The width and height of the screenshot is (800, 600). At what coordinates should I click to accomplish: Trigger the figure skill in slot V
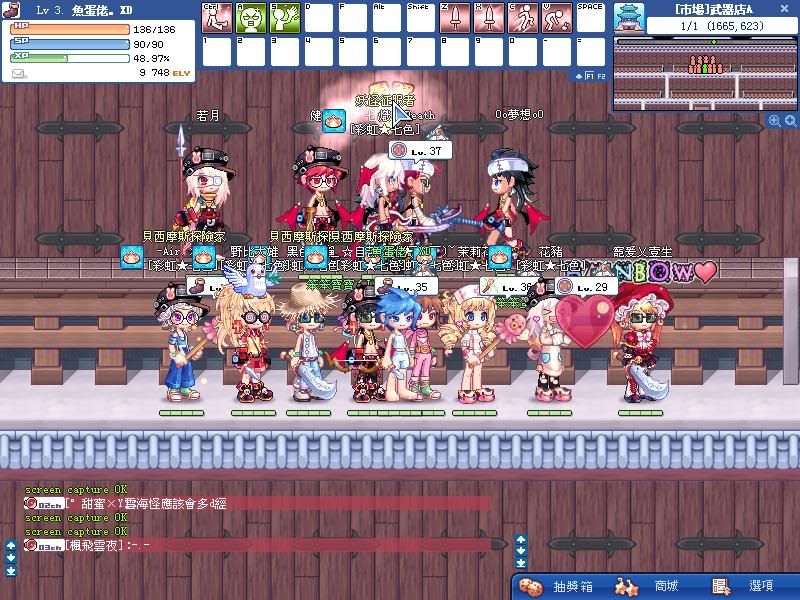click(557, 18)
